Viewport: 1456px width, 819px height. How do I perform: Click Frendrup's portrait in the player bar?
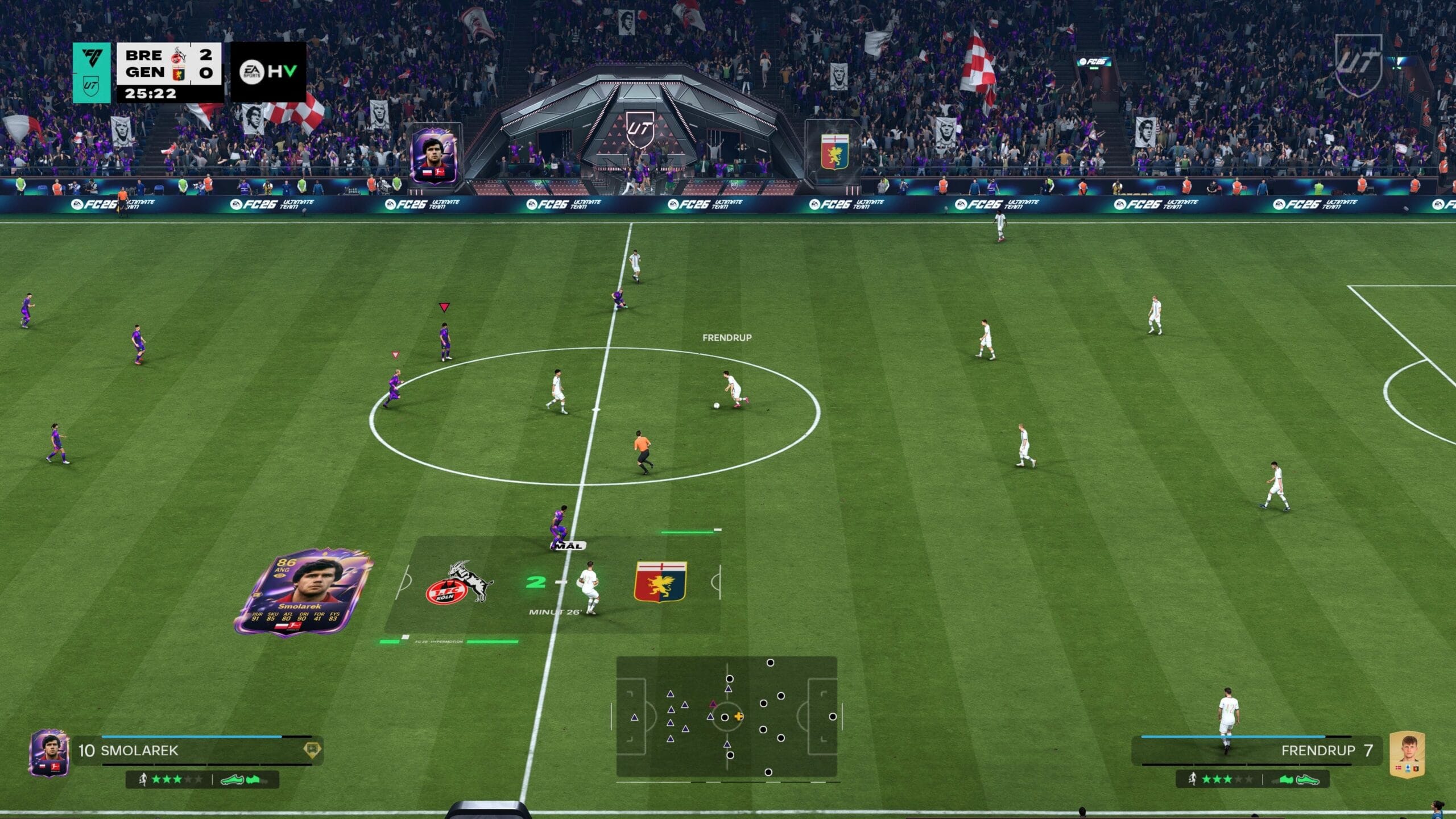click(1407, 754)
